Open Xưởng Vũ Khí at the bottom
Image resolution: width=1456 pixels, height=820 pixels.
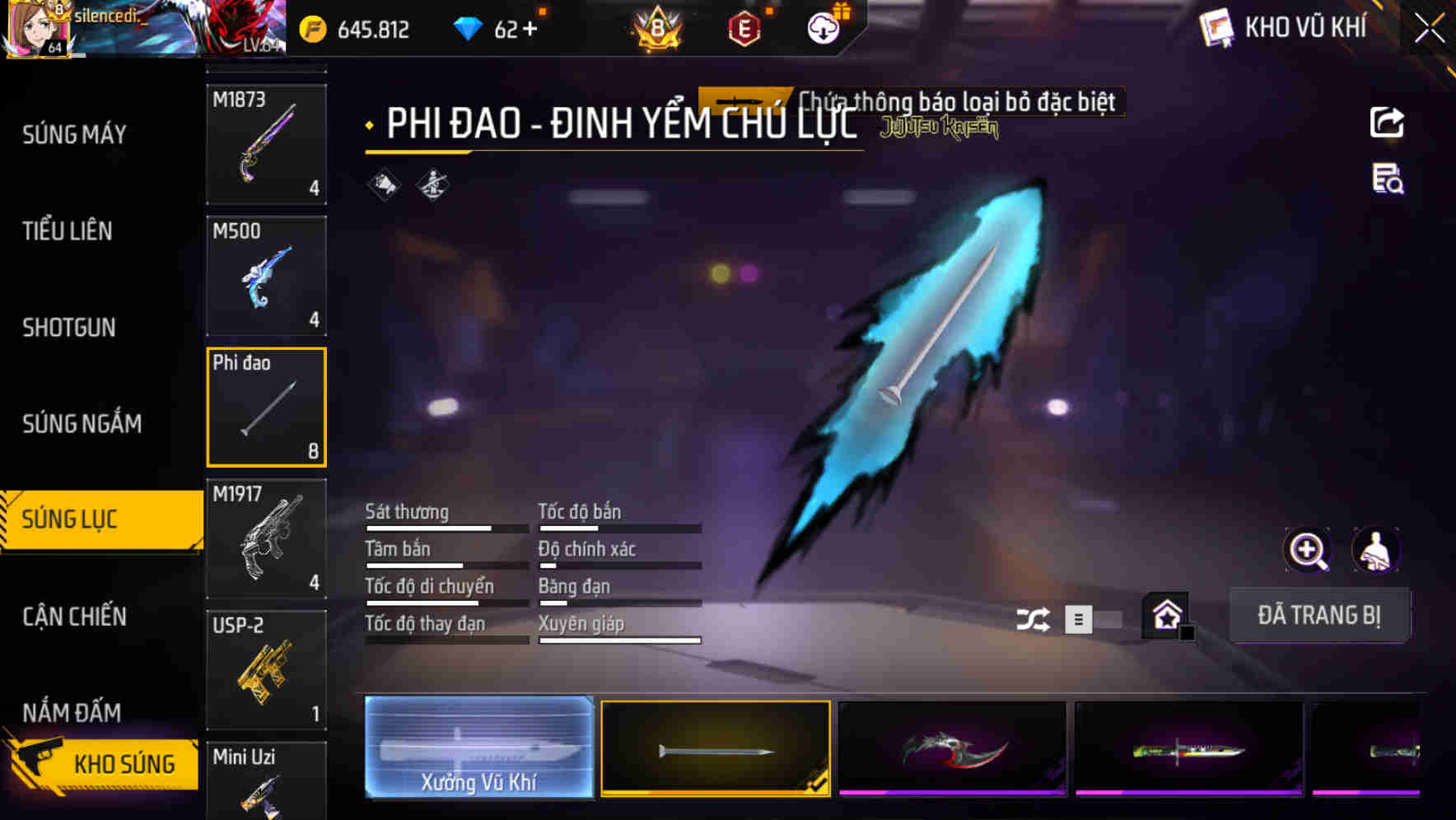(479, 748)
